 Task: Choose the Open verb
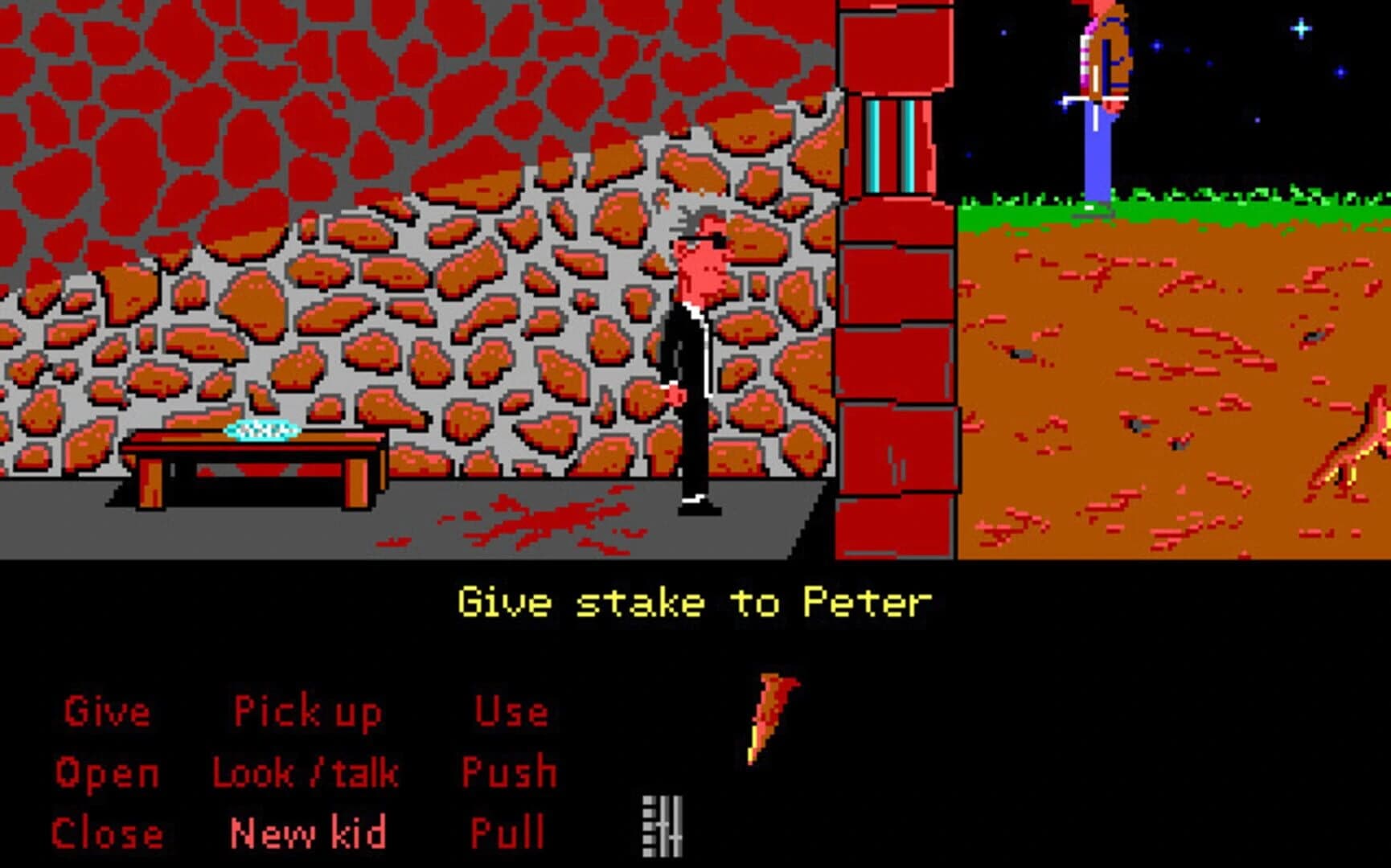pos(105,773)
